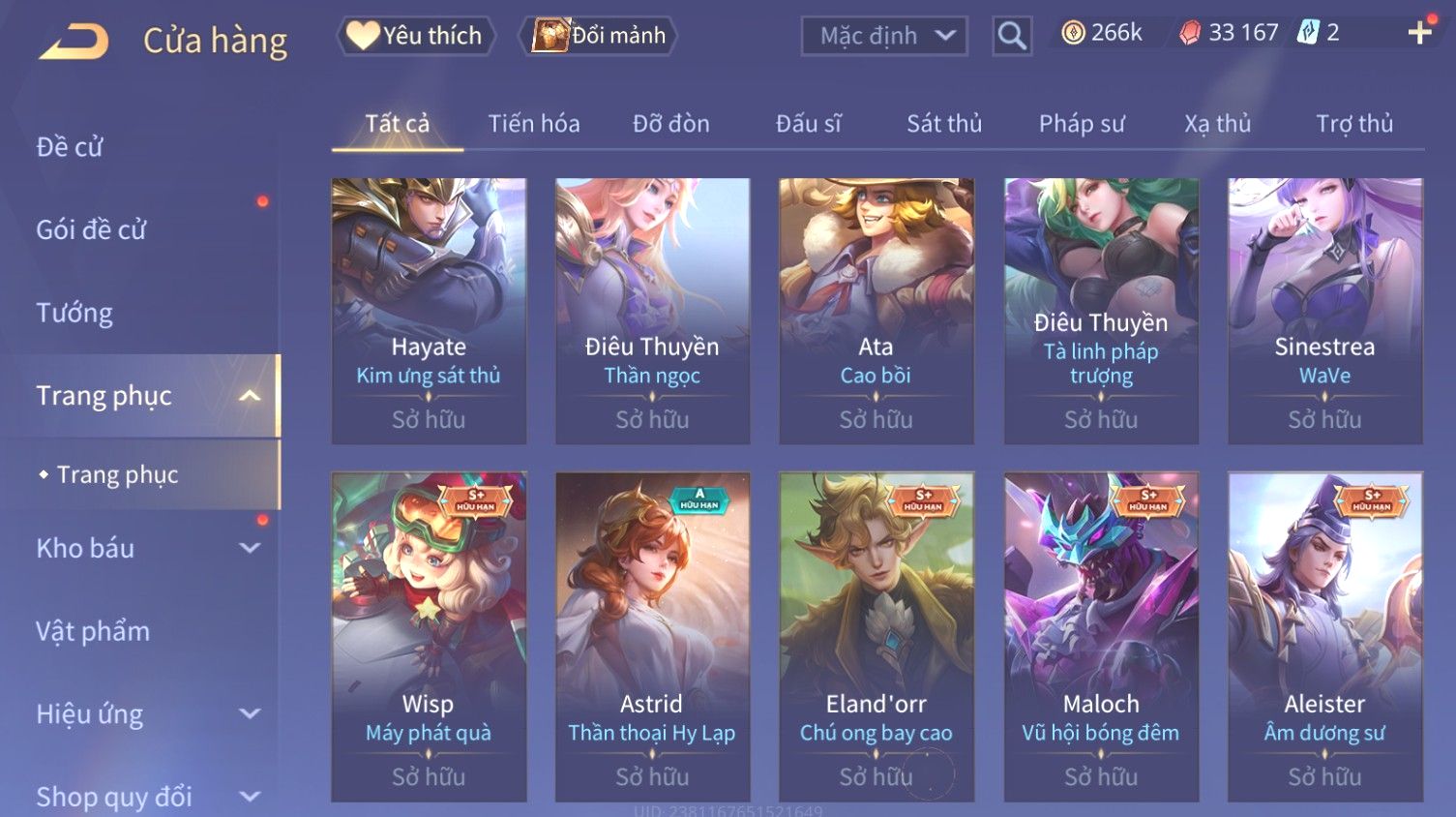
Task: View the Astrid Thần thoại Hy Lạp skin
Action: click(652, 635)
